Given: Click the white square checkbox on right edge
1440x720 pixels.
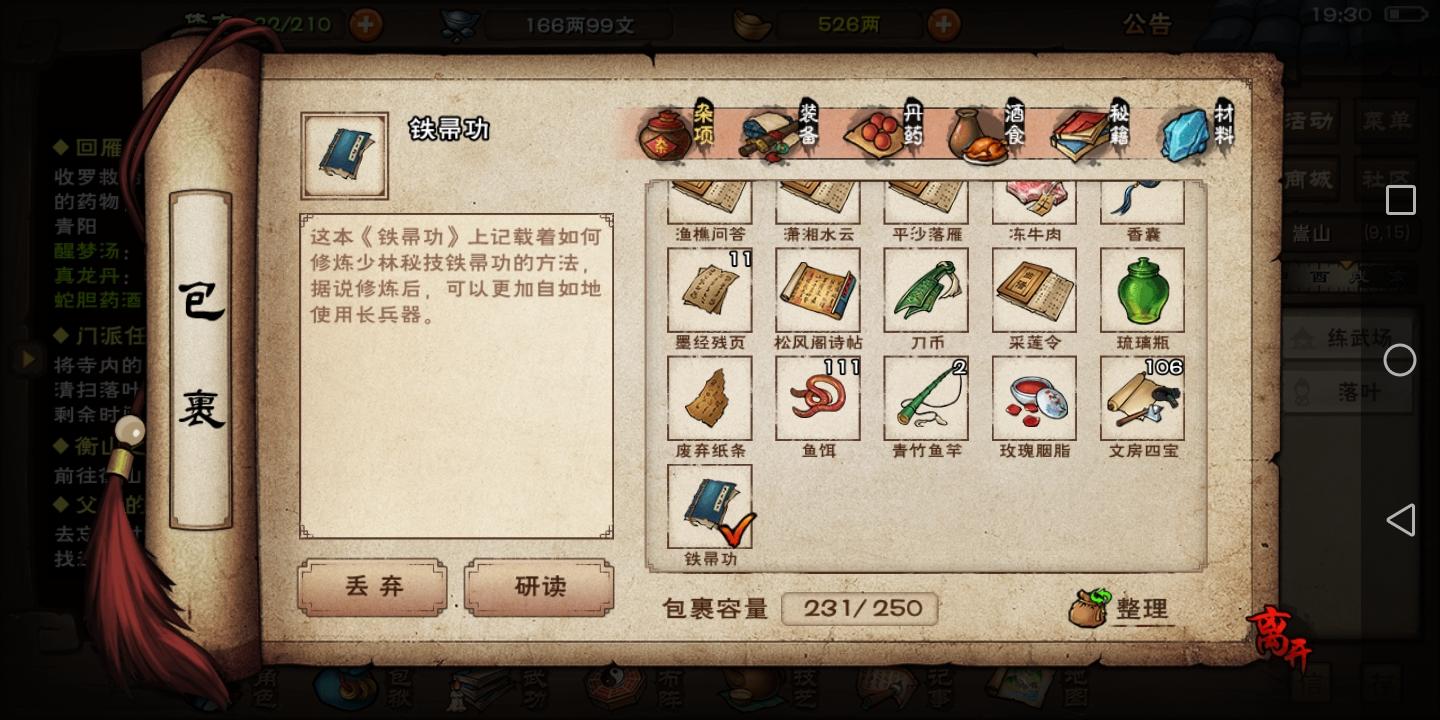Looking at the screenshot, I should (x=1400, y=199).
